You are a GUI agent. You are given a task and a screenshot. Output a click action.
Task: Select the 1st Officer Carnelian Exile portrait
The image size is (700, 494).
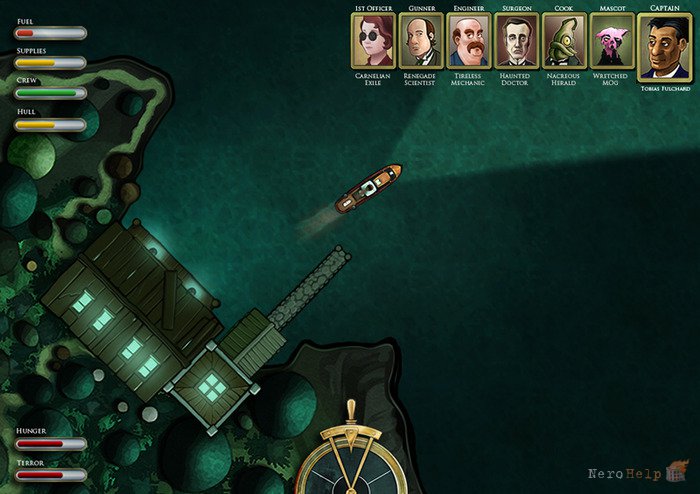(372, 41)
